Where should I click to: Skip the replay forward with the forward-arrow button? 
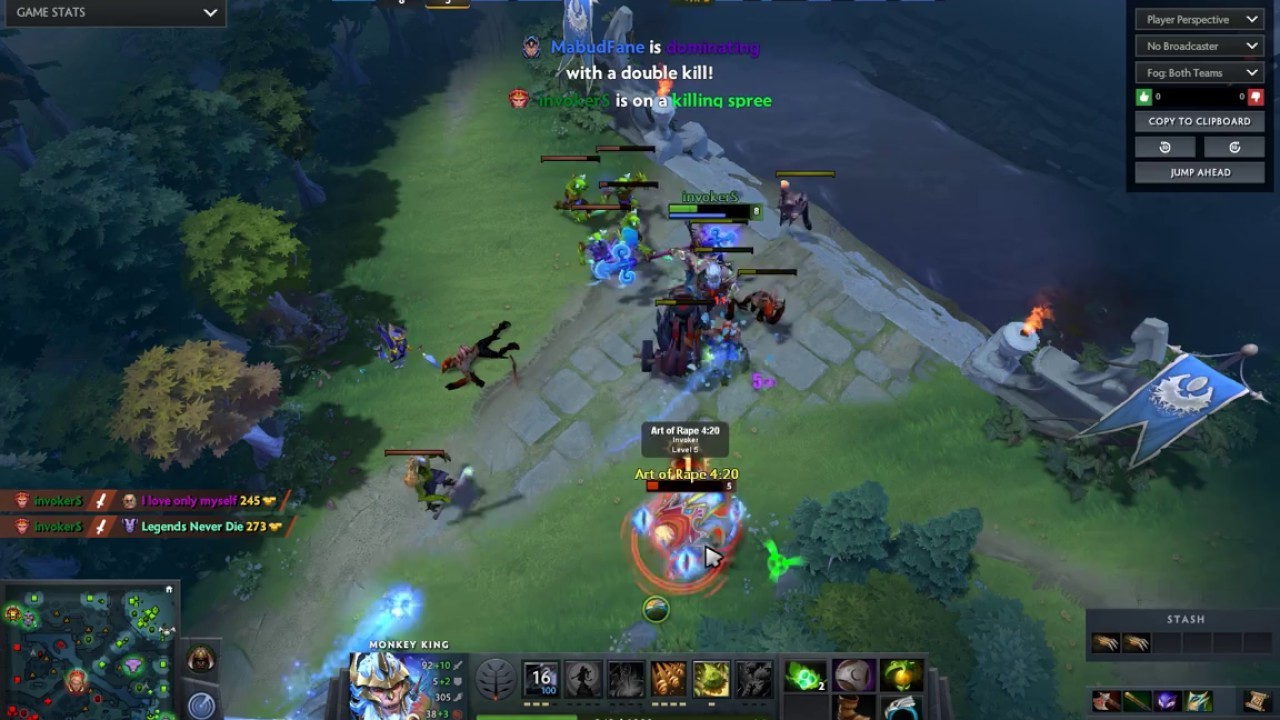[1234, 147]
